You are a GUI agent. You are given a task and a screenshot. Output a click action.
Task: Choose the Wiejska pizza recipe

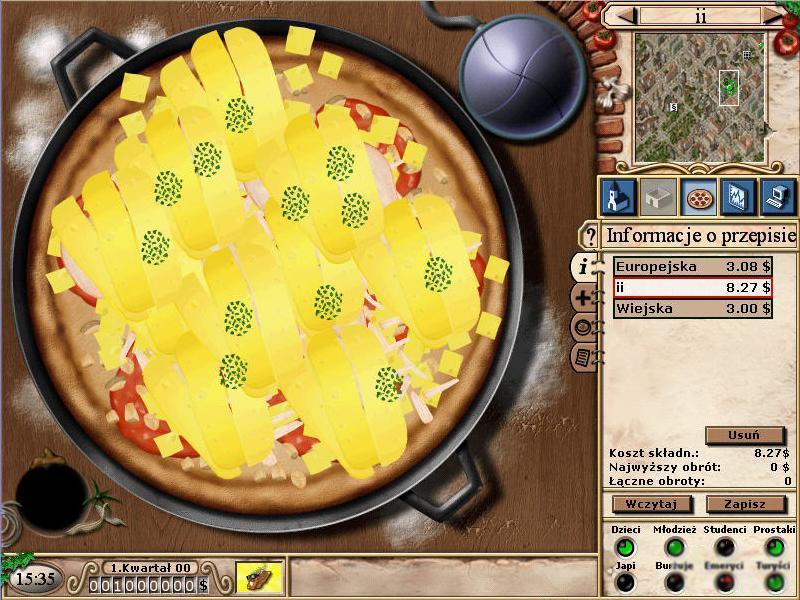coord(692,309)
